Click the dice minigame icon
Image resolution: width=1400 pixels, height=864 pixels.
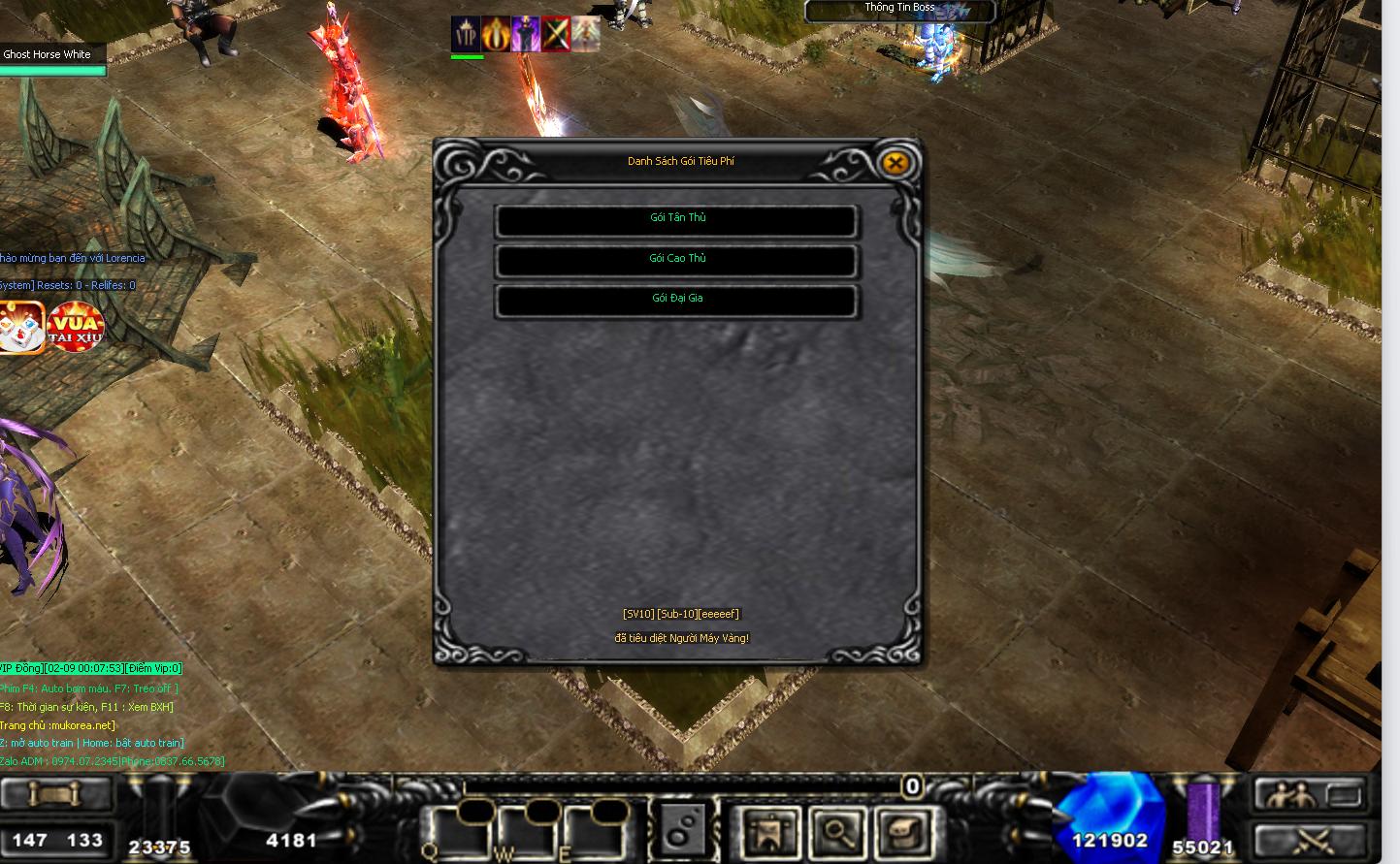(21, 326)
